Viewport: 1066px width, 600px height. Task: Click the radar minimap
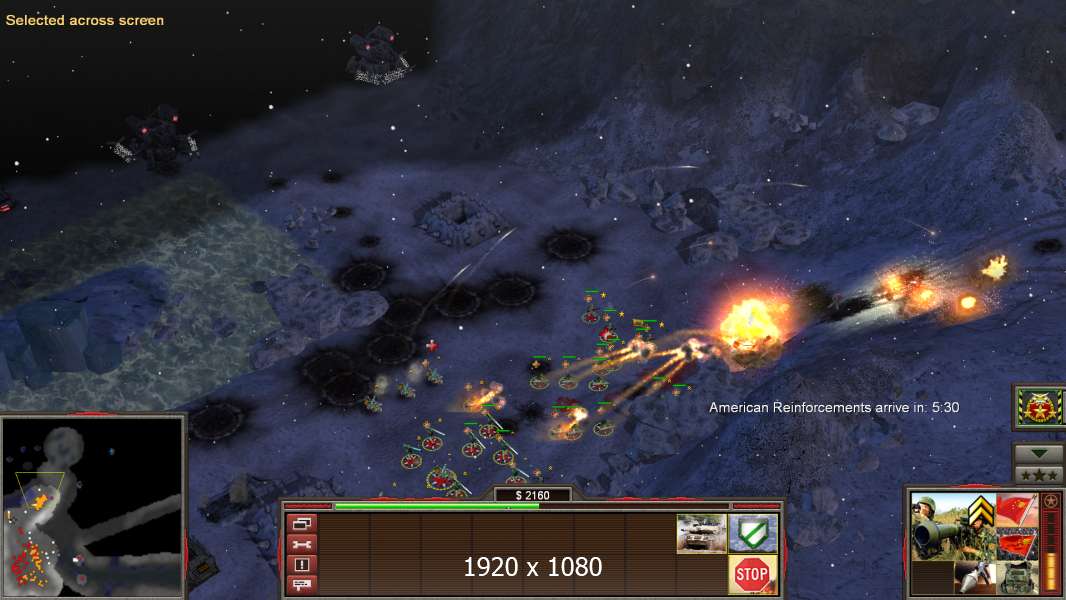click(93, 507)
